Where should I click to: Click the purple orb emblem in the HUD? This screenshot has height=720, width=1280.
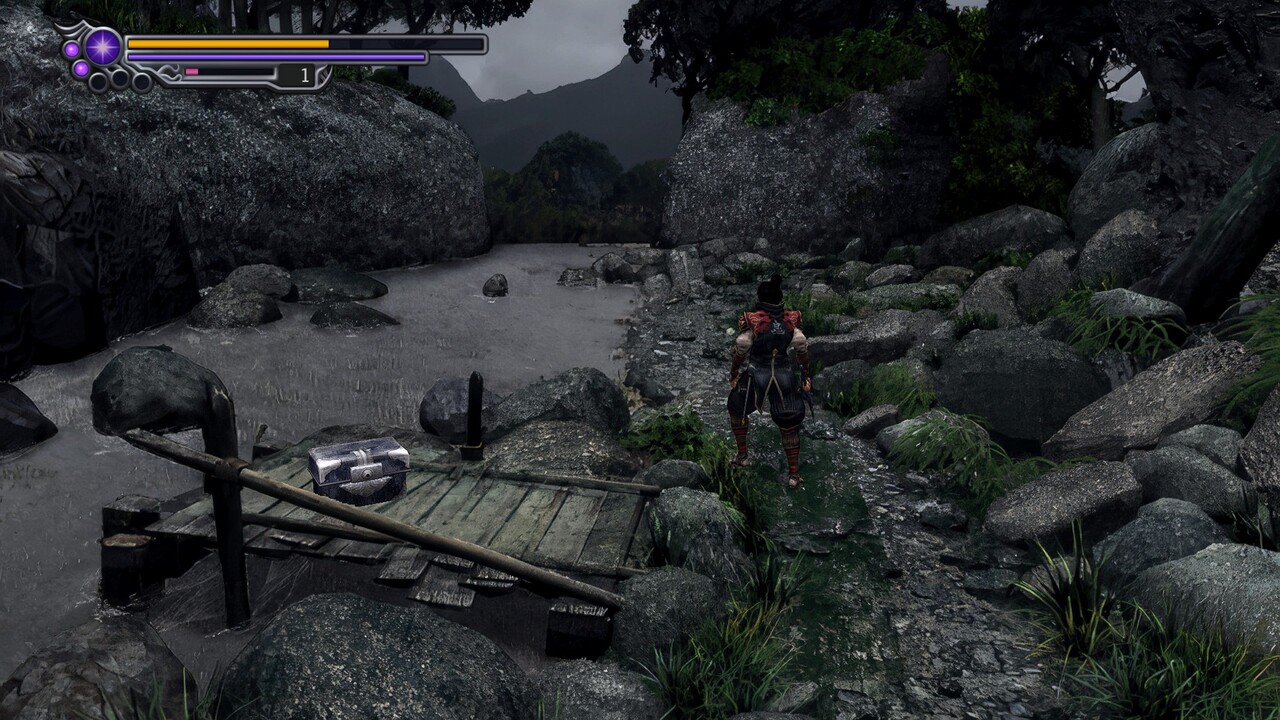tap(102, 47)
